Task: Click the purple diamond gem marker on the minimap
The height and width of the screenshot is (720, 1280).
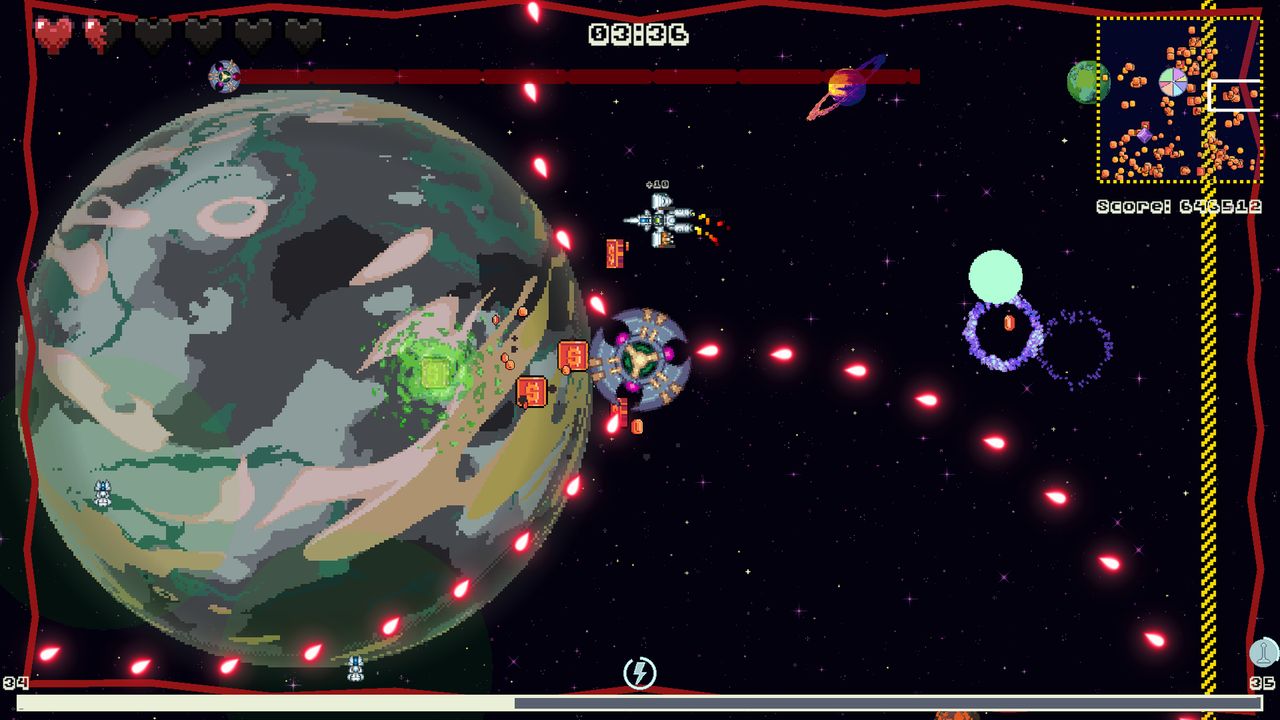Action: [1144, 135]
